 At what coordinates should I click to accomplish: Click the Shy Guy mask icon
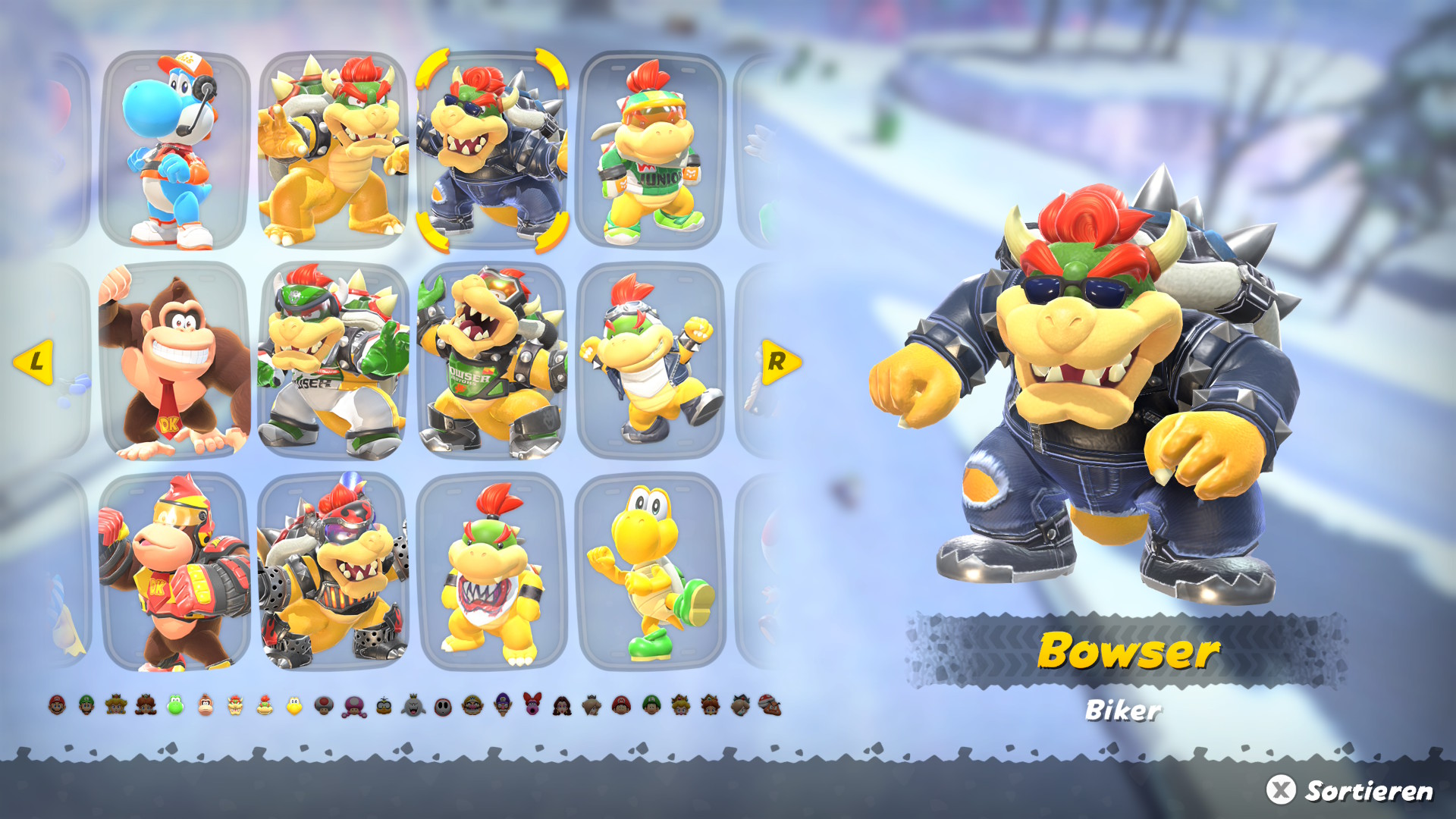pyautogui.click(x=443, y=707)
